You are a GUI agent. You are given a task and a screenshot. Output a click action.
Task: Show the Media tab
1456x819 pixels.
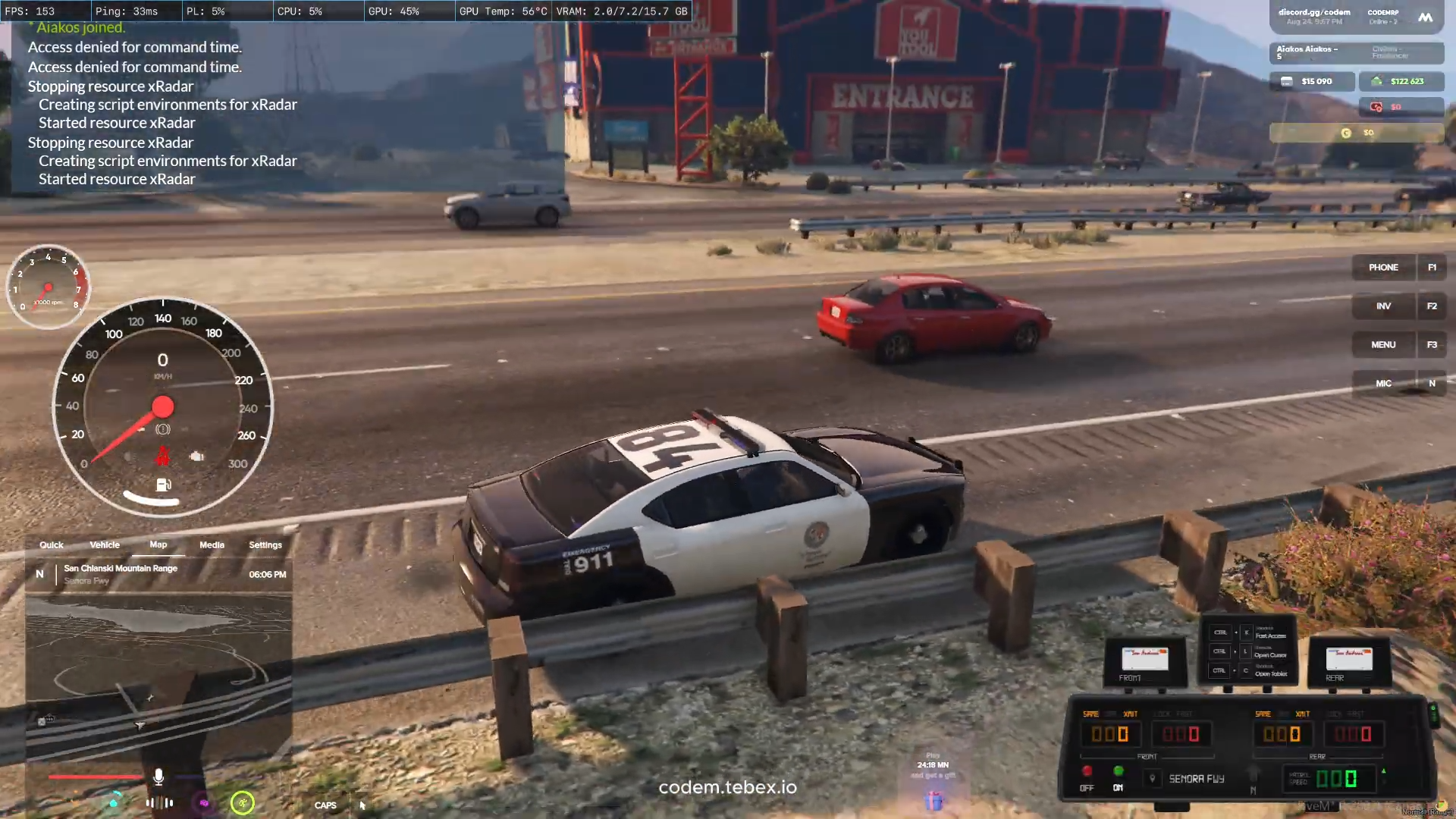212,544
